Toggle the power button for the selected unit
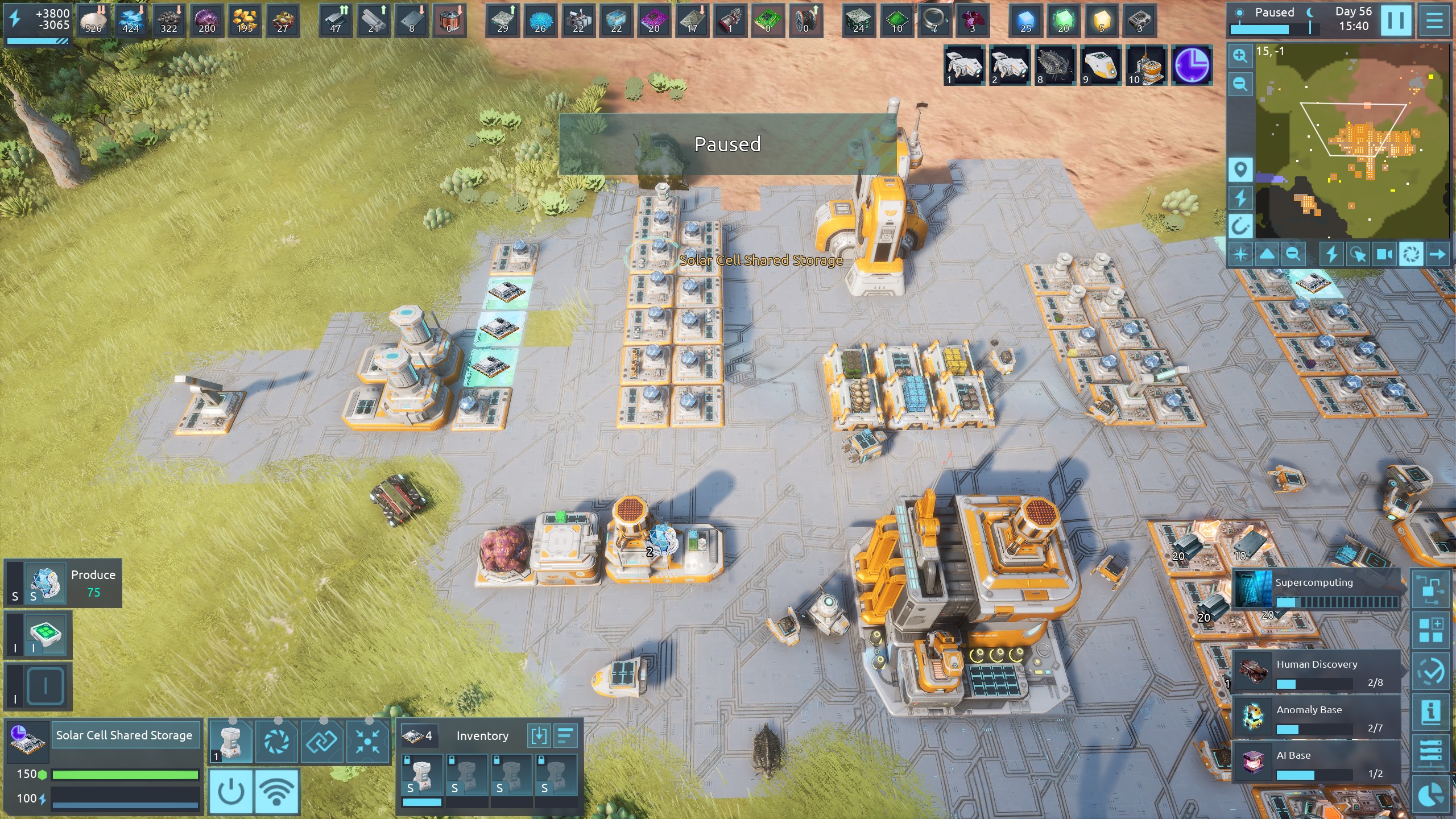Screen dimensions: 1456x819 click(x=231, y=791)
